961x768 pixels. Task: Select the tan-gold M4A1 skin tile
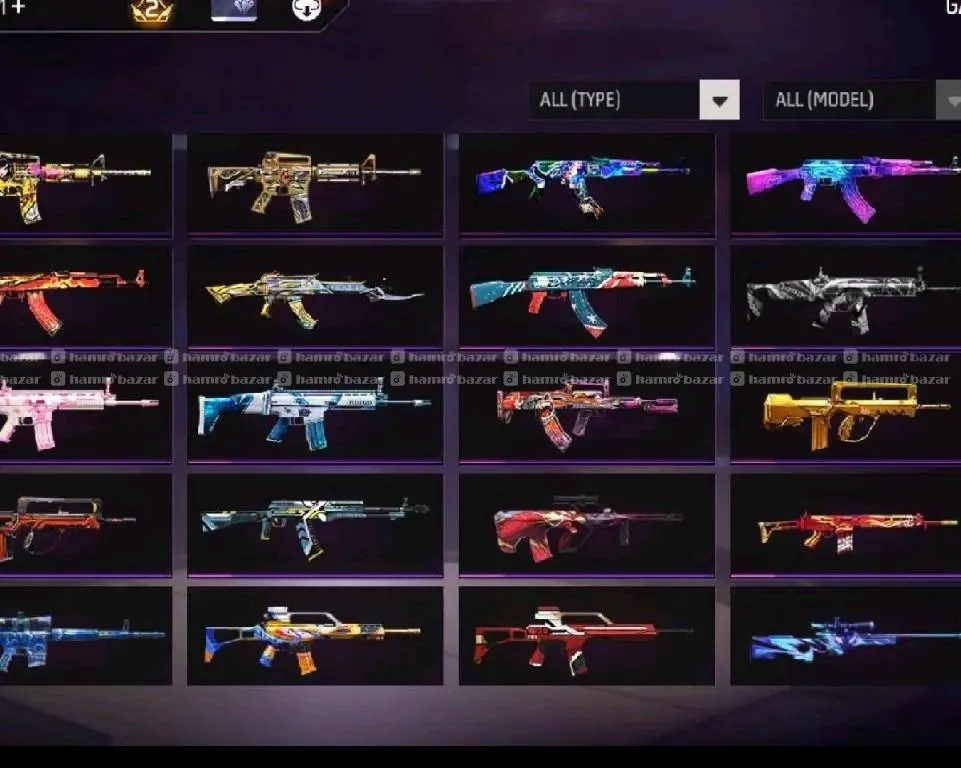[x=314, y=184]
